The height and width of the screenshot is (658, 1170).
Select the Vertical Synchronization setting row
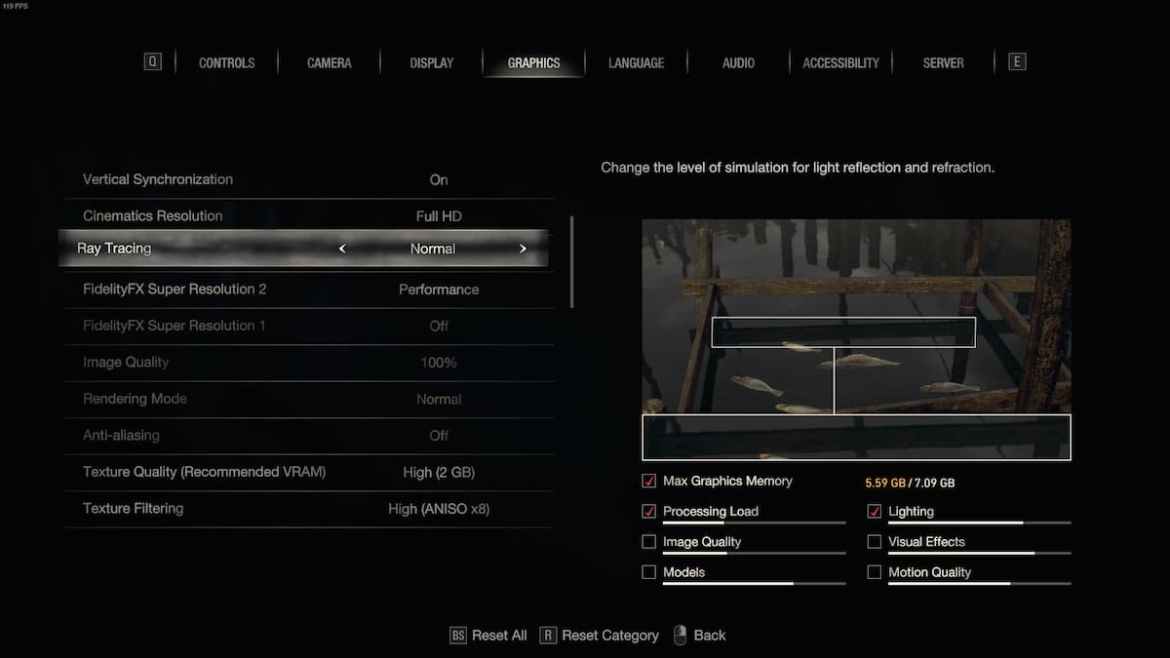pyautogui.click(x=310, y=180)
